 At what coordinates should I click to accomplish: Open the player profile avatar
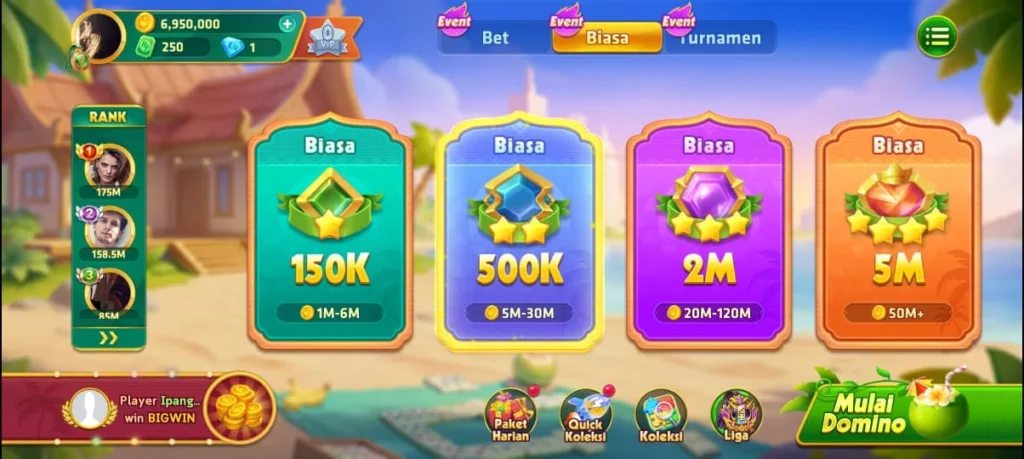[98, 36]
